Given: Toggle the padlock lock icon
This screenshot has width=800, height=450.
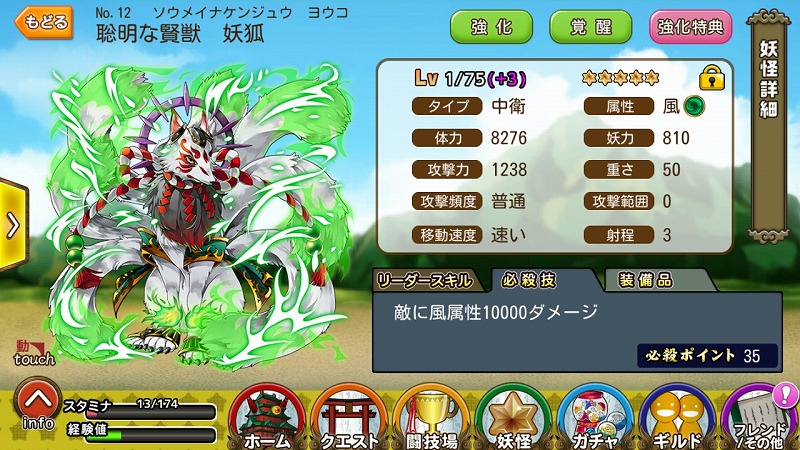Looking at the screenshot, I should 711,77.
